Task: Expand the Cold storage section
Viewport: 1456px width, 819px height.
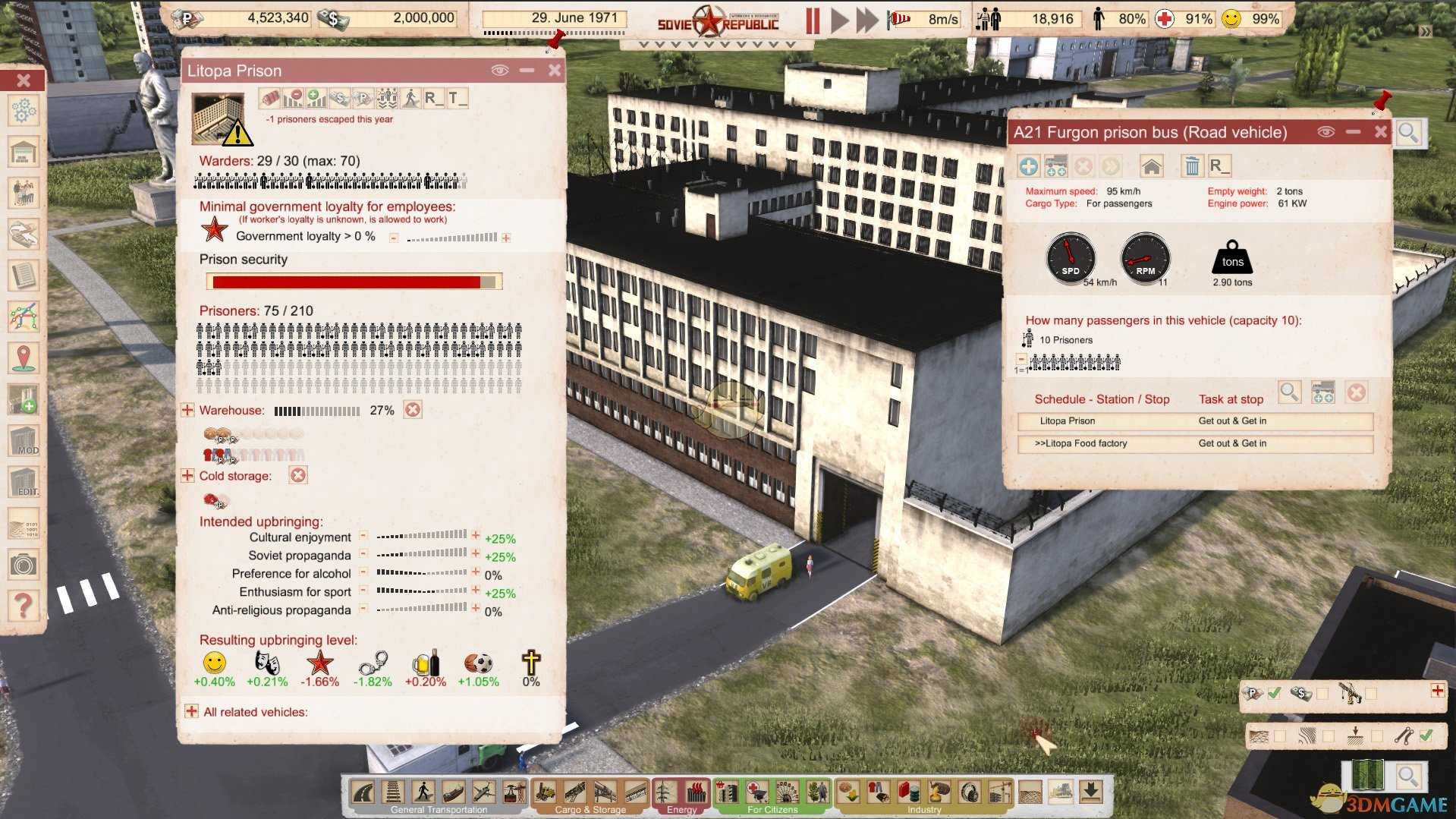Action: click(187, 476)
